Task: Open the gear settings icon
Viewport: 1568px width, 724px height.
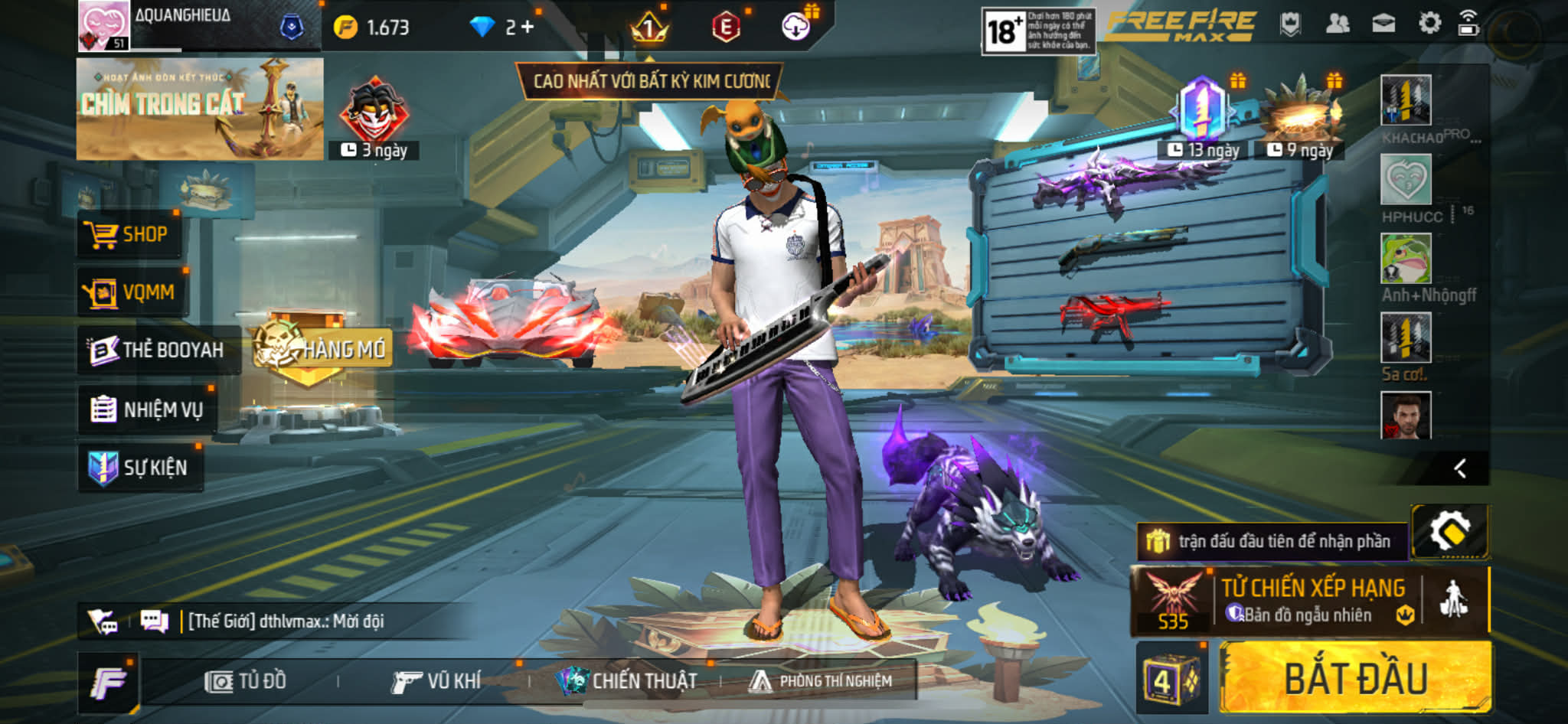Action: (x=1429, y=24)
